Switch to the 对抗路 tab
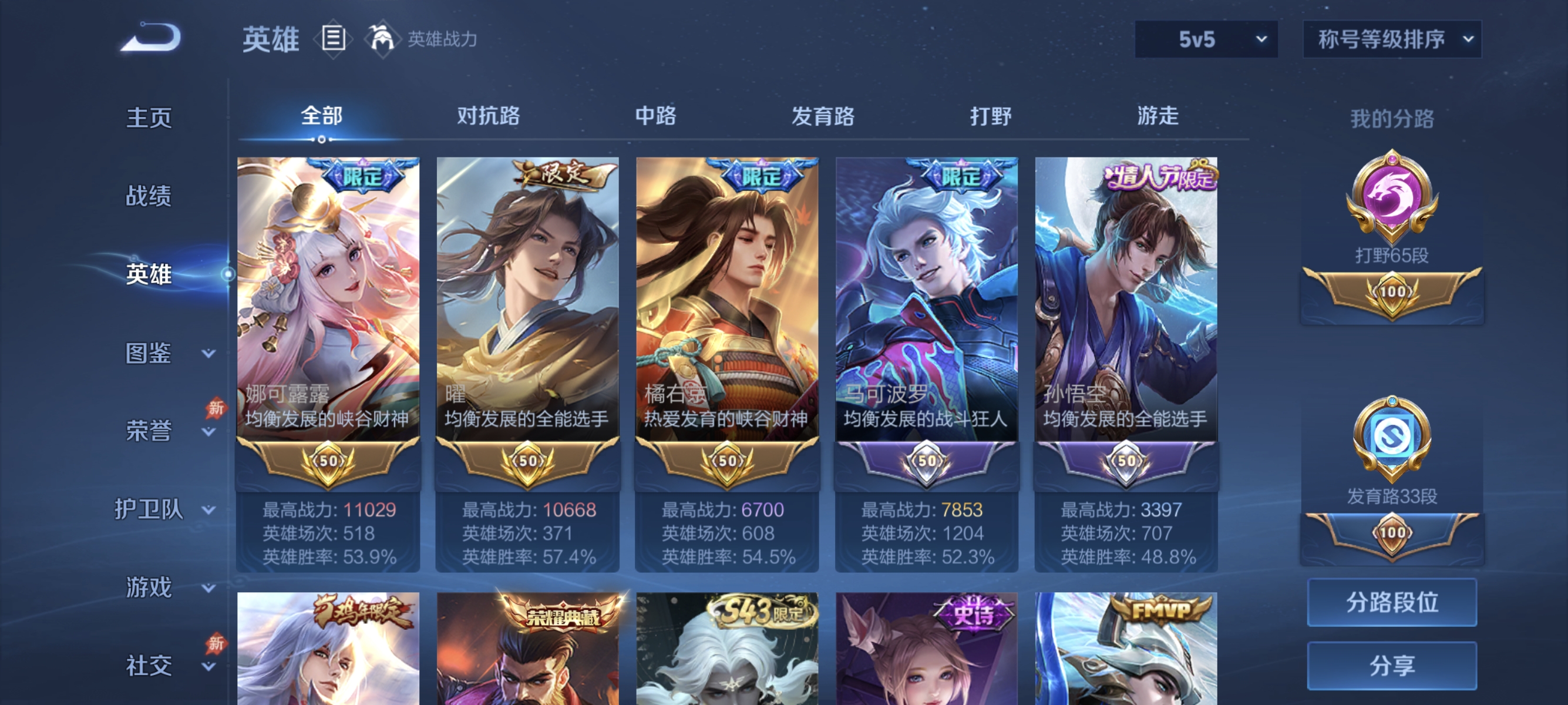Viewport: 1568px width, 705px height. 487,117
